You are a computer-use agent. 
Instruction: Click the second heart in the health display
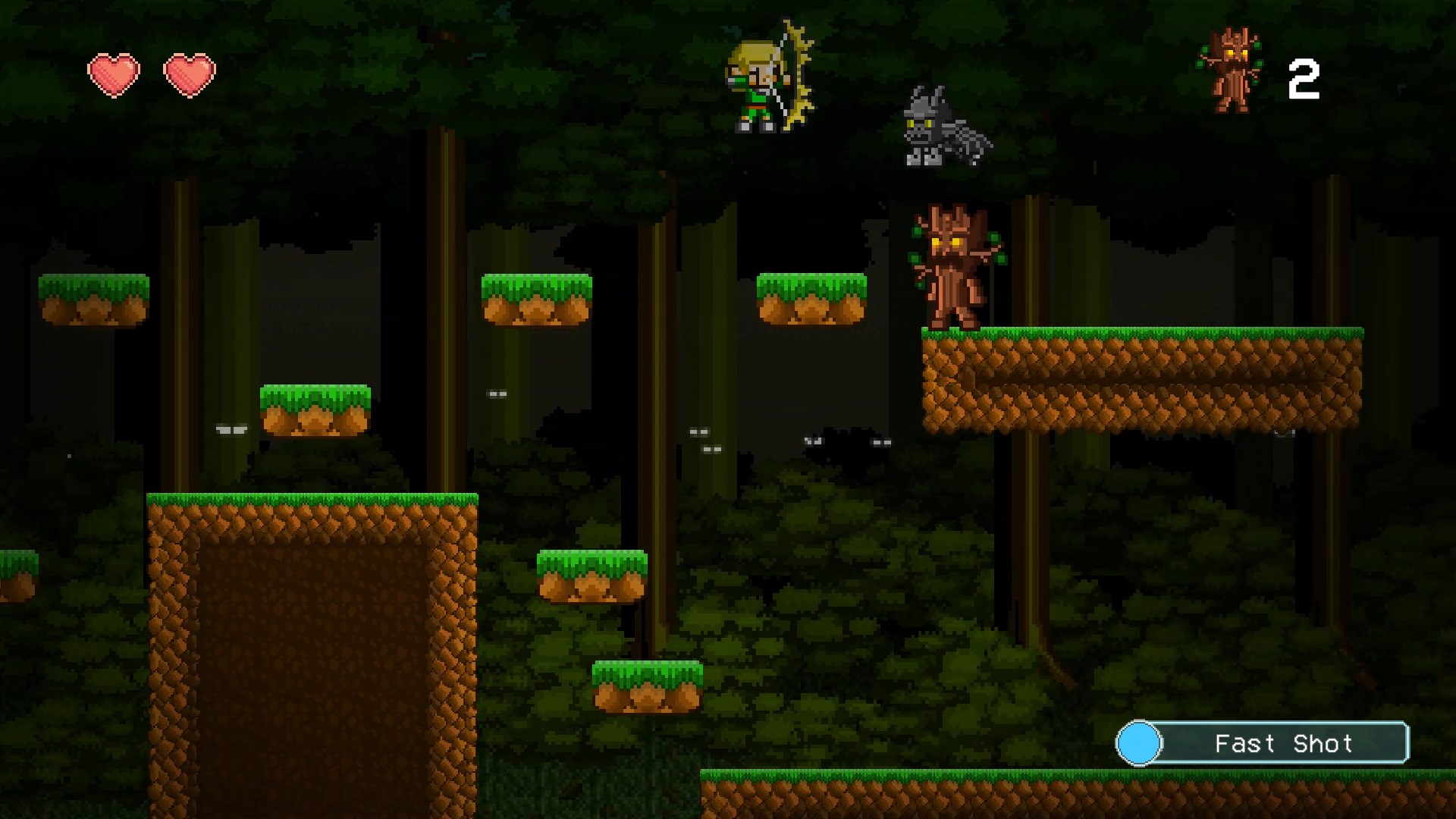191,74
